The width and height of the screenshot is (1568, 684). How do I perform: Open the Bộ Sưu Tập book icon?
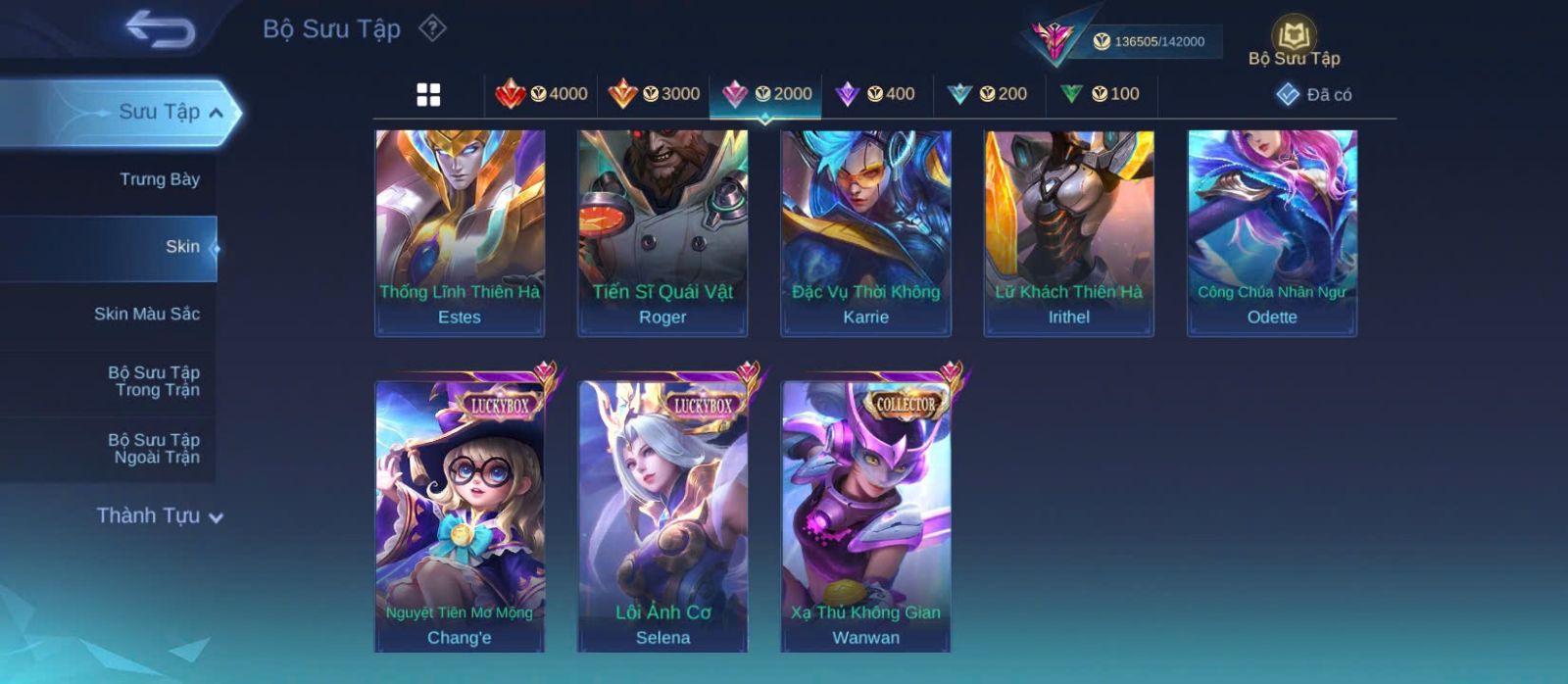pos(1294,37)
